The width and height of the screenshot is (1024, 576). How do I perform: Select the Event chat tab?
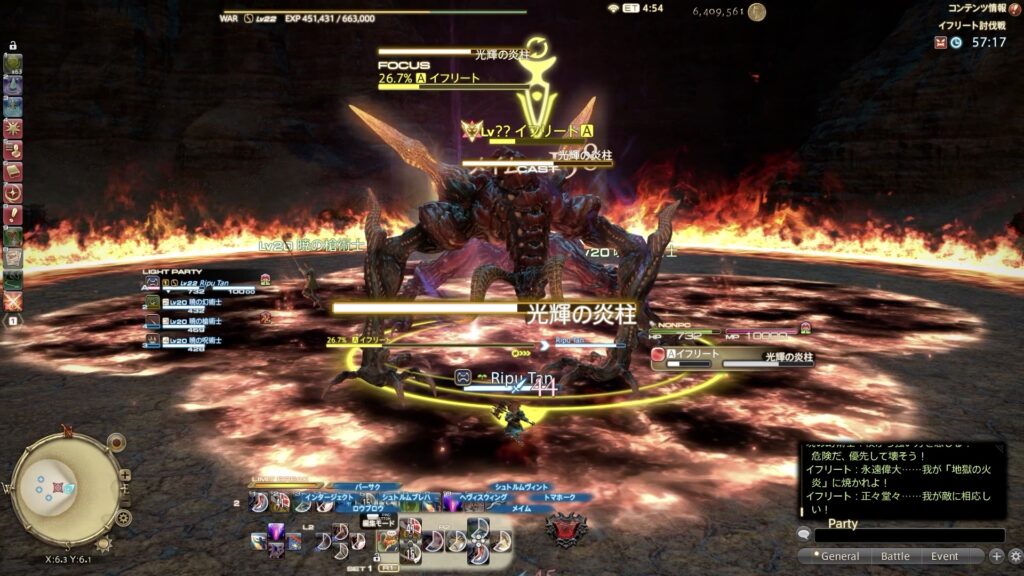coord(945,556)
